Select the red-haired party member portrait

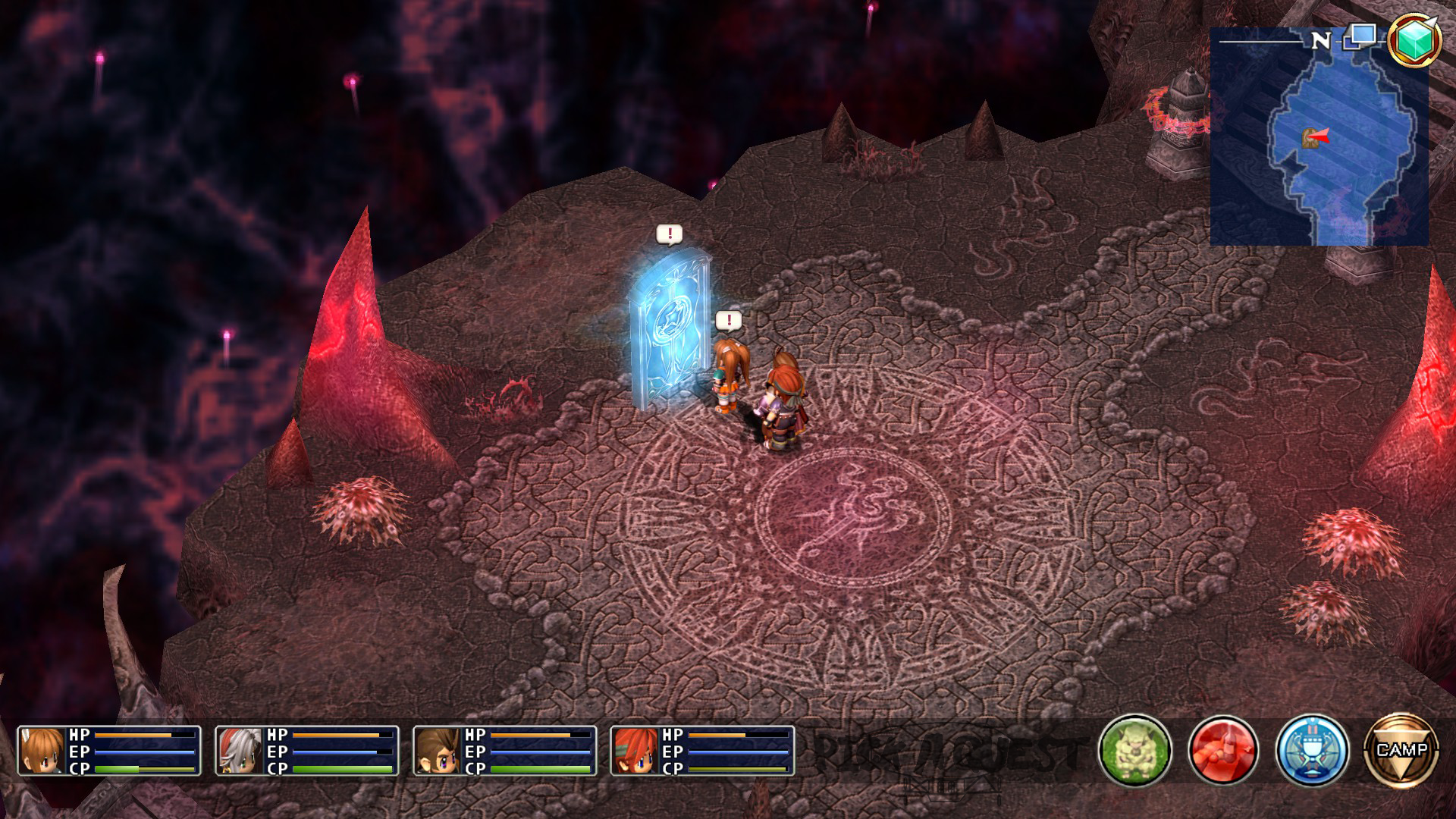point(635,751)
